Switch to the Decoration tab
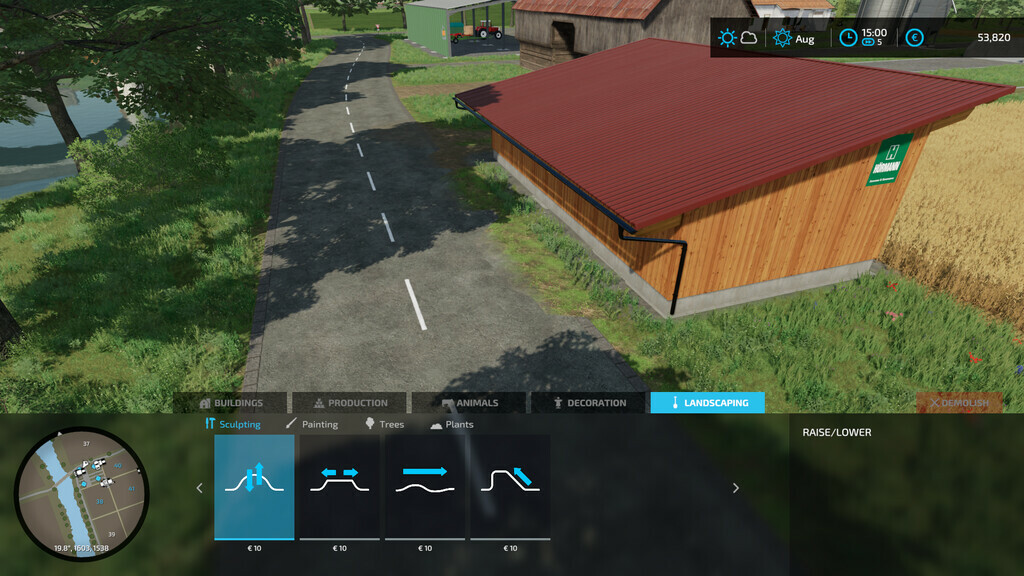Viewport: 1024px width, 576px height. [590, 403]
